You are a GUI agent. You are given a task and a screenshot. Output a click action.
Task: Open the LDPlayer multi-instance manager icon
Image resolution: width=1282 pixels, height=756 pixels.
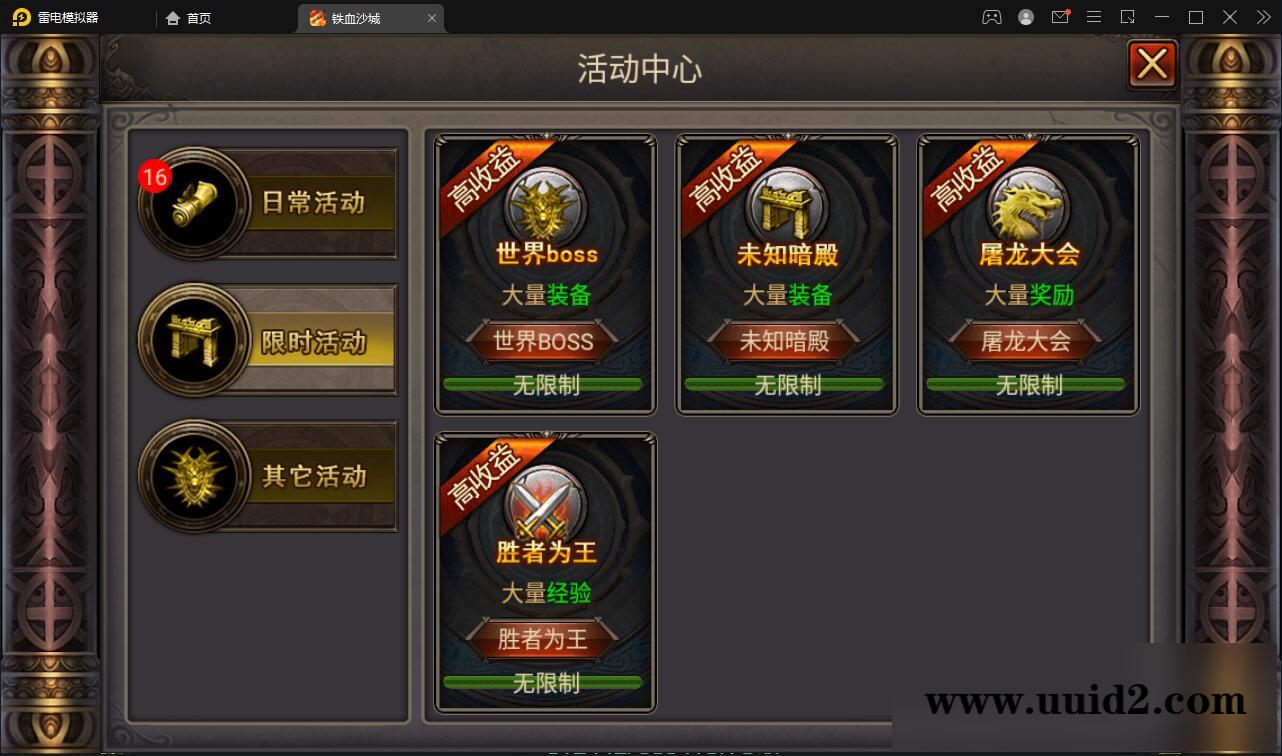click(1127, 17)
